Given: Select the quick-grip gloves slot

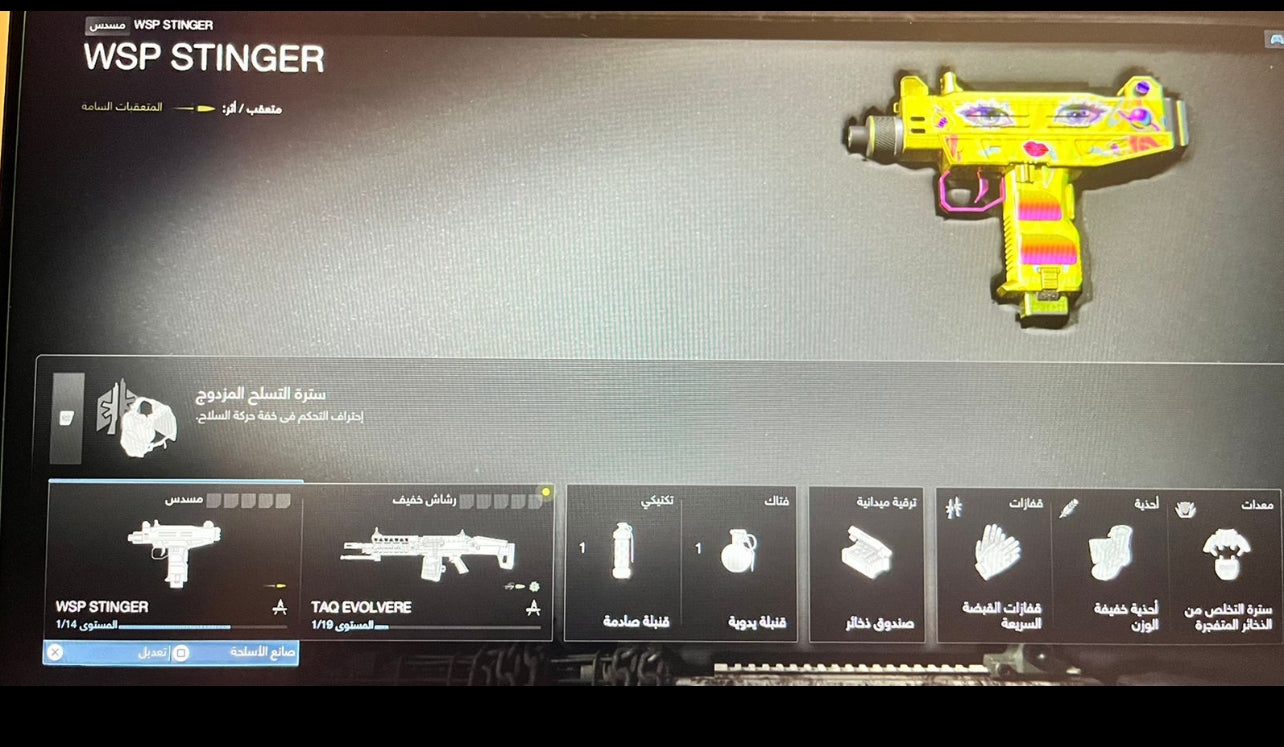Looking at the screenshot, I should tap(994, 564).
